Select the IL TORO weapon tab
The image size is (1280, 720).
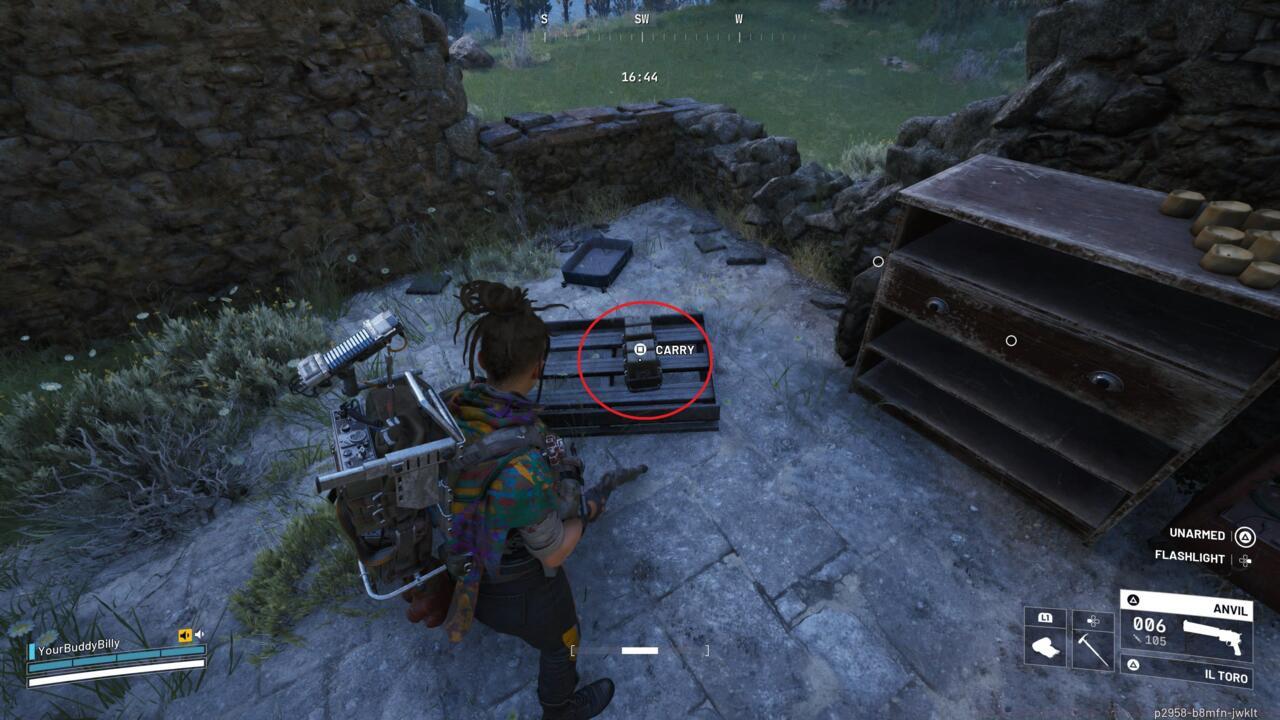1228,676
